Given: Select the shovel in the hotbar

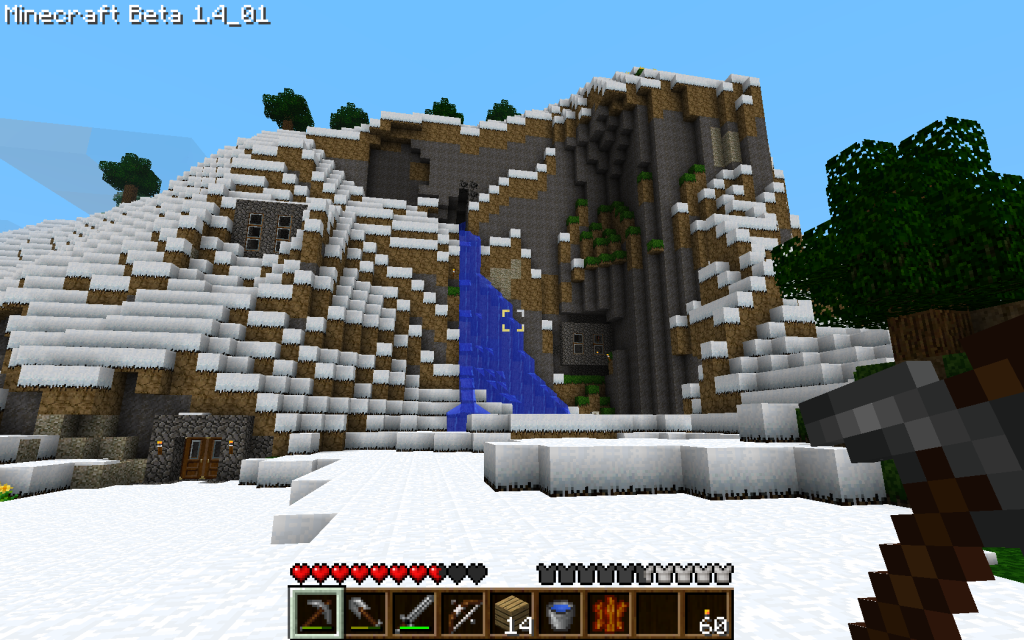Looking at the screenshot, I should (364, 612).
